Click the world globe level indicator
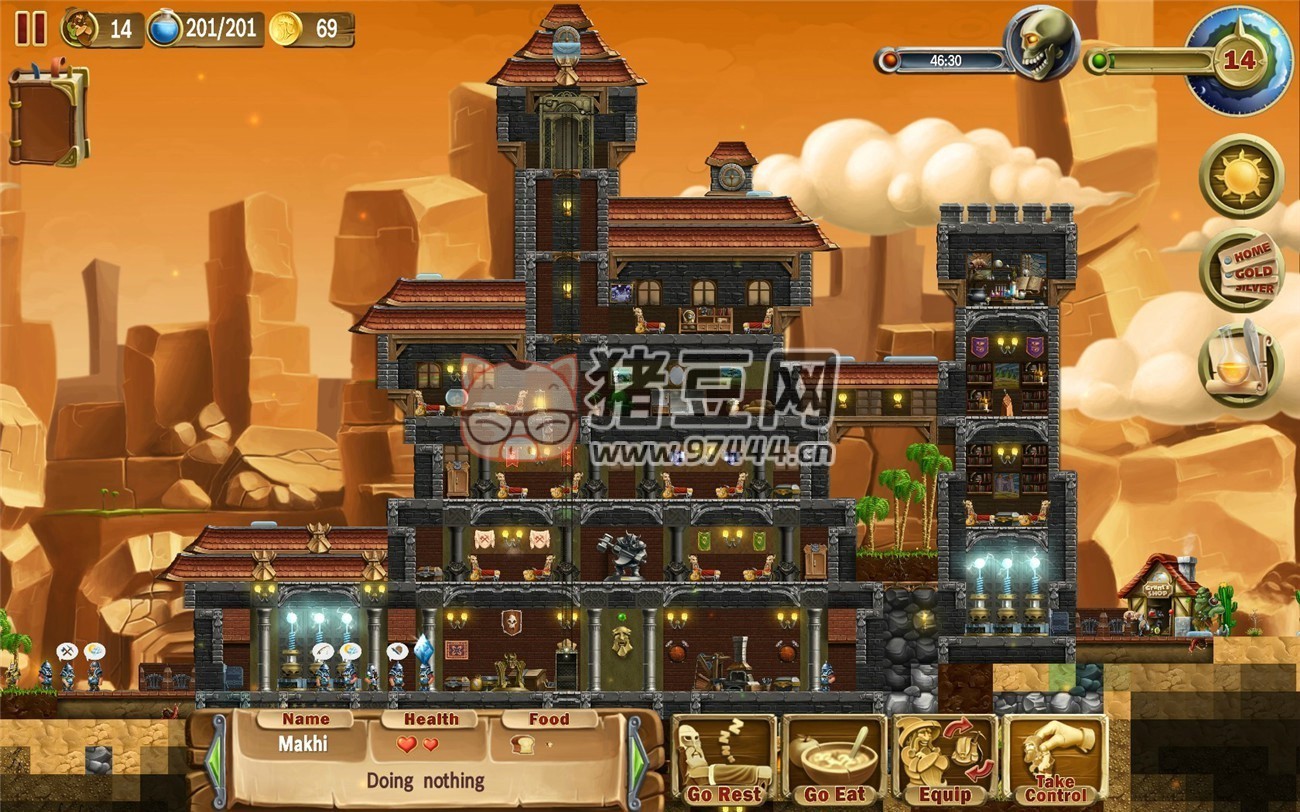 1238,60
